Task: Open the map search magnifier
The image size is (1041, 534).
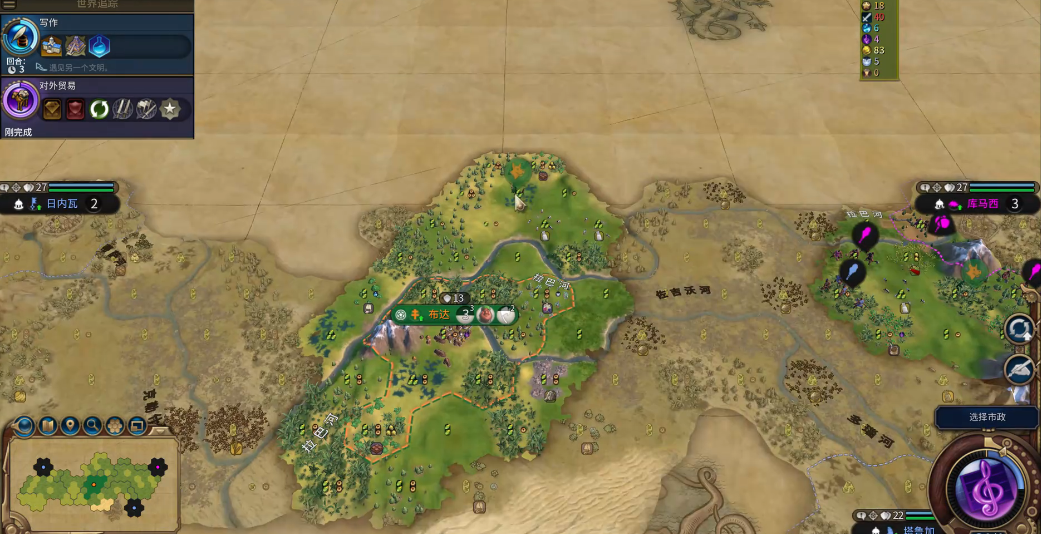Action: point(93,427)
